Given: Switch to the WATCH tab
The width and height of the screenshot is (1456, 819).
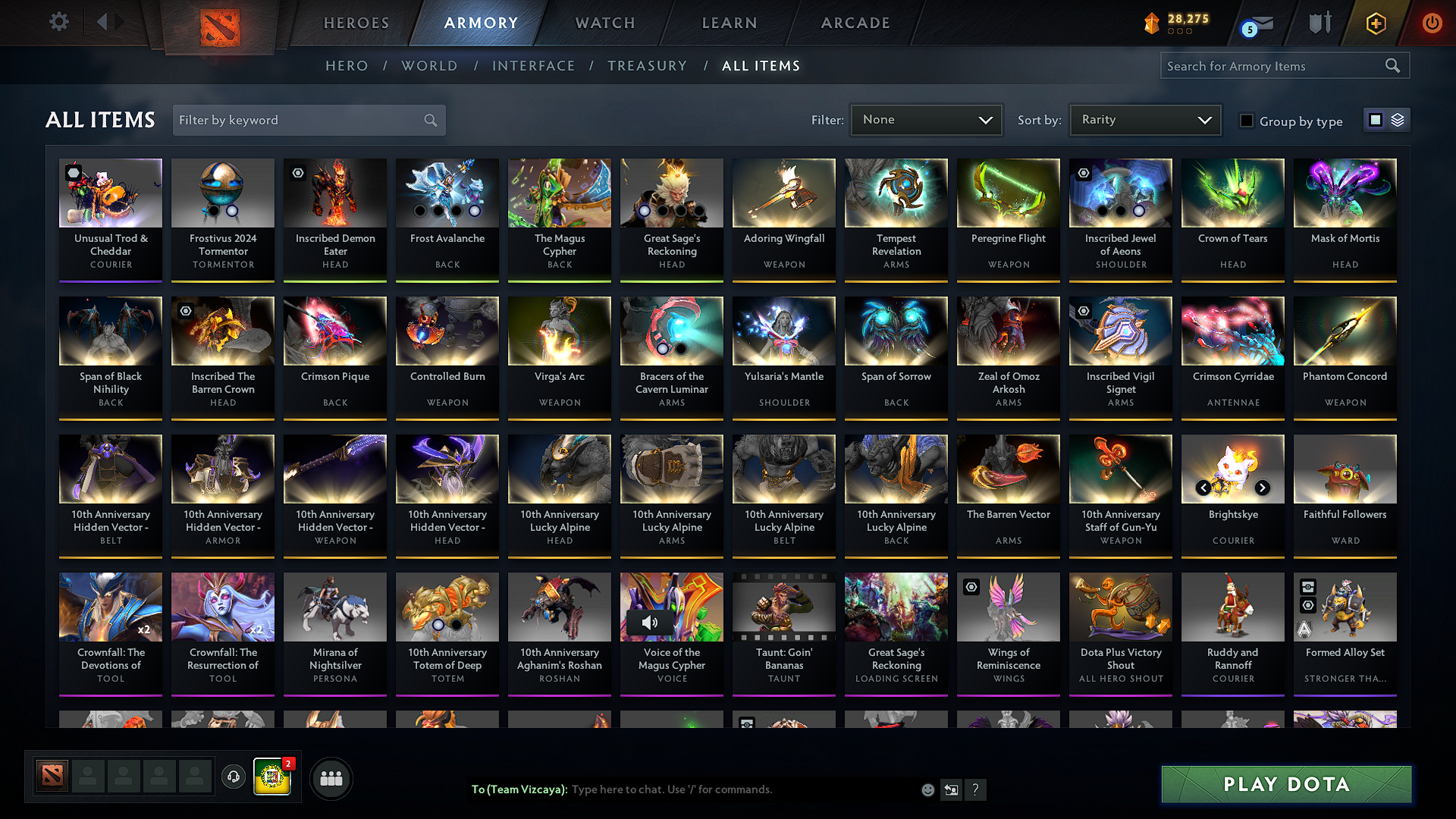Looking at the screenshot, I should coord(604,23).
